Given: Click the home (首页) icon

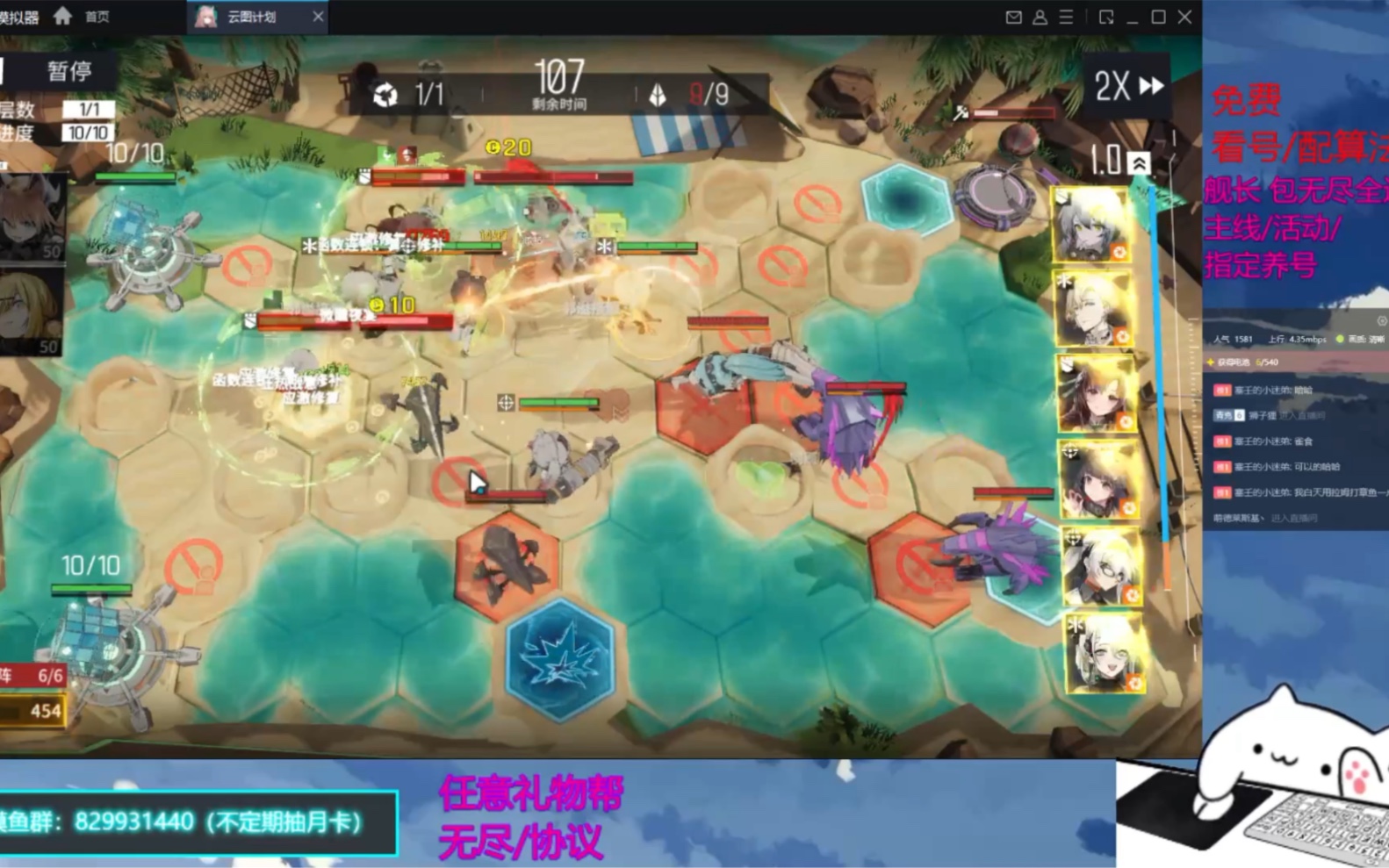Looking at the screenshot, I should tap(61, 16).
